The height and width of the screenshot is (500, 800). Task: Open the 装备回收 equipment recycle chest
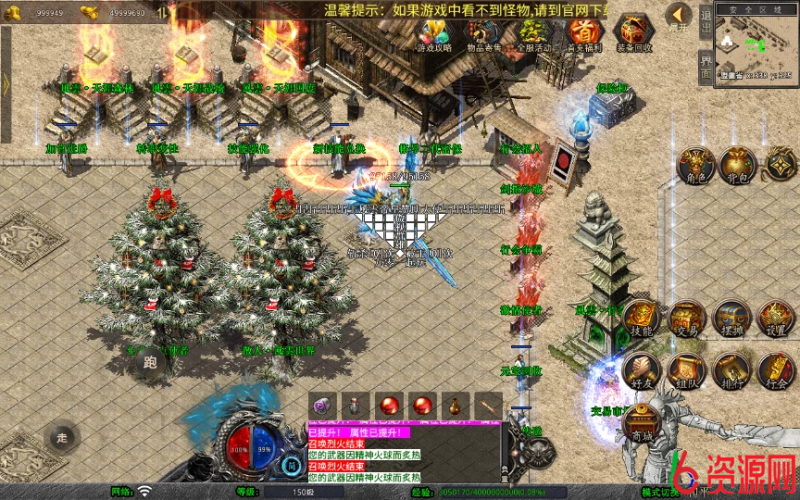(x=633, y=32)
